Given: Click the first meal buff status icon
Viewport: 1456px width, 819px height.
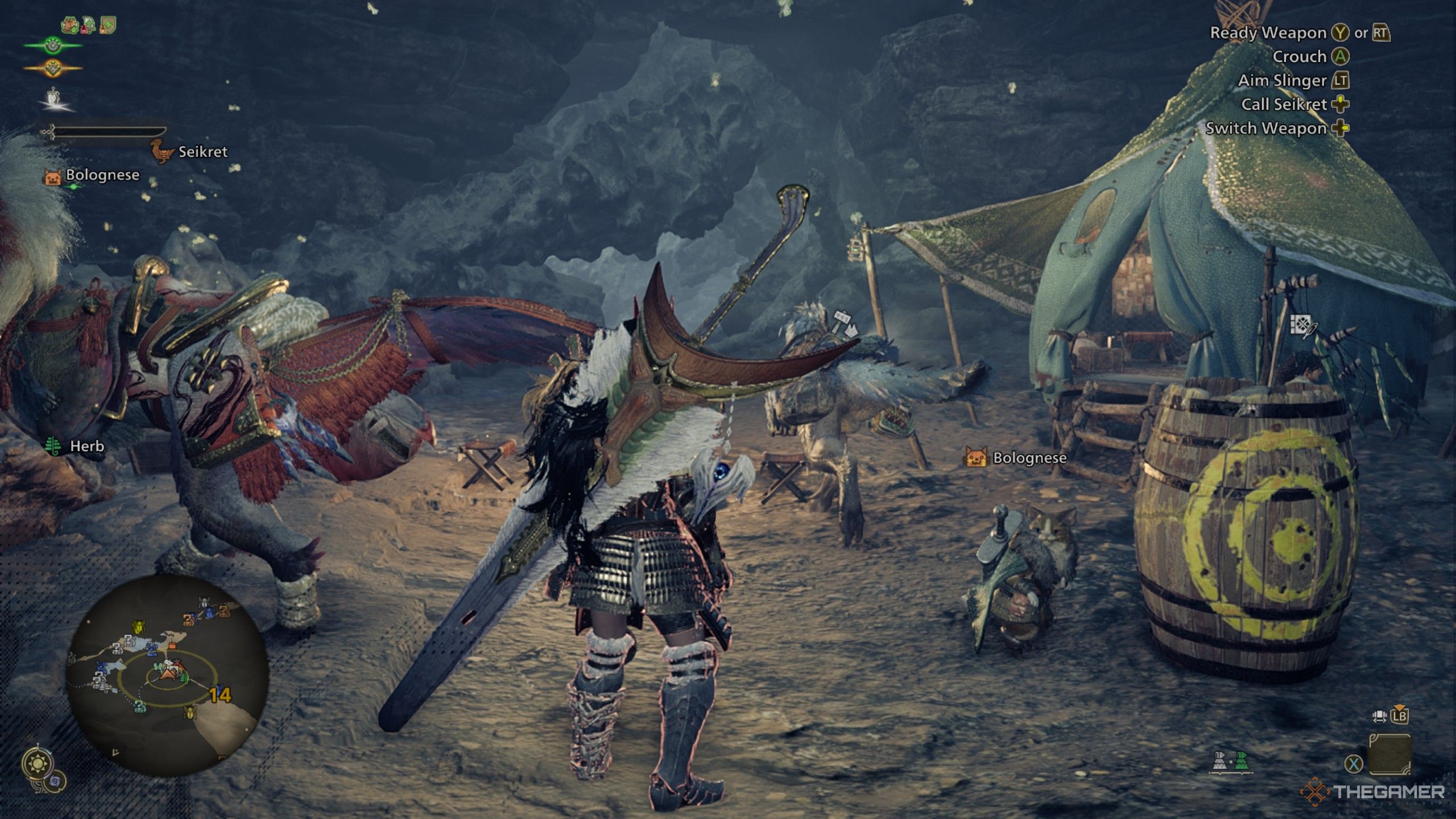Looking at the screenshot, I should pos(70,25).
